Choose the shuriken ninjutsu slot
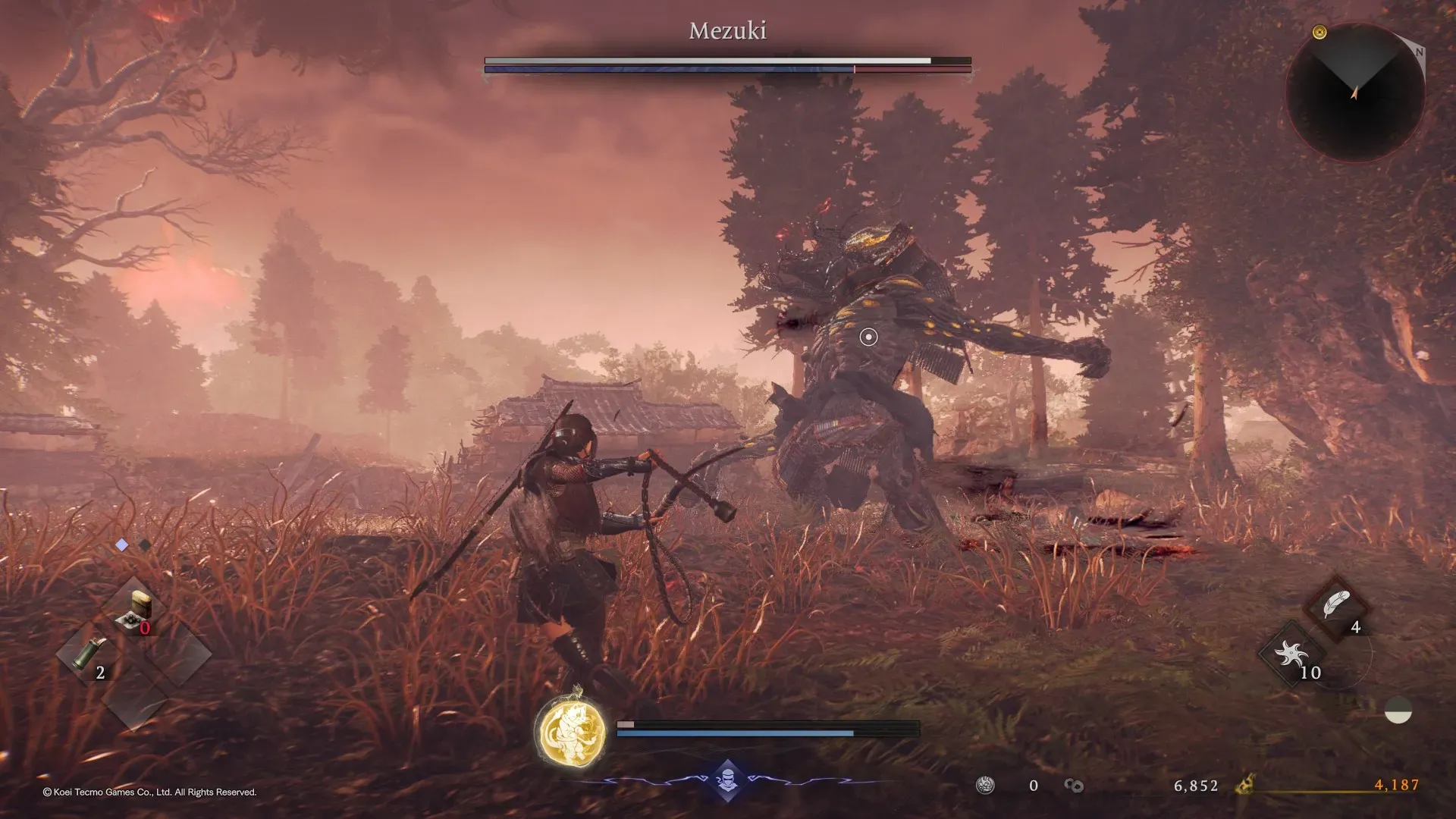 tap(1291, 654)
